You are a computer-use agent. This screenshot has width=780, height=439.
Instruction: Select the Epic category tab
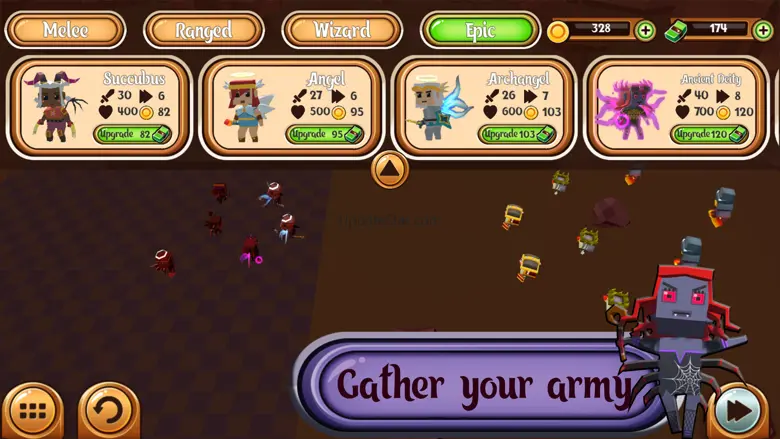point(480,29)
